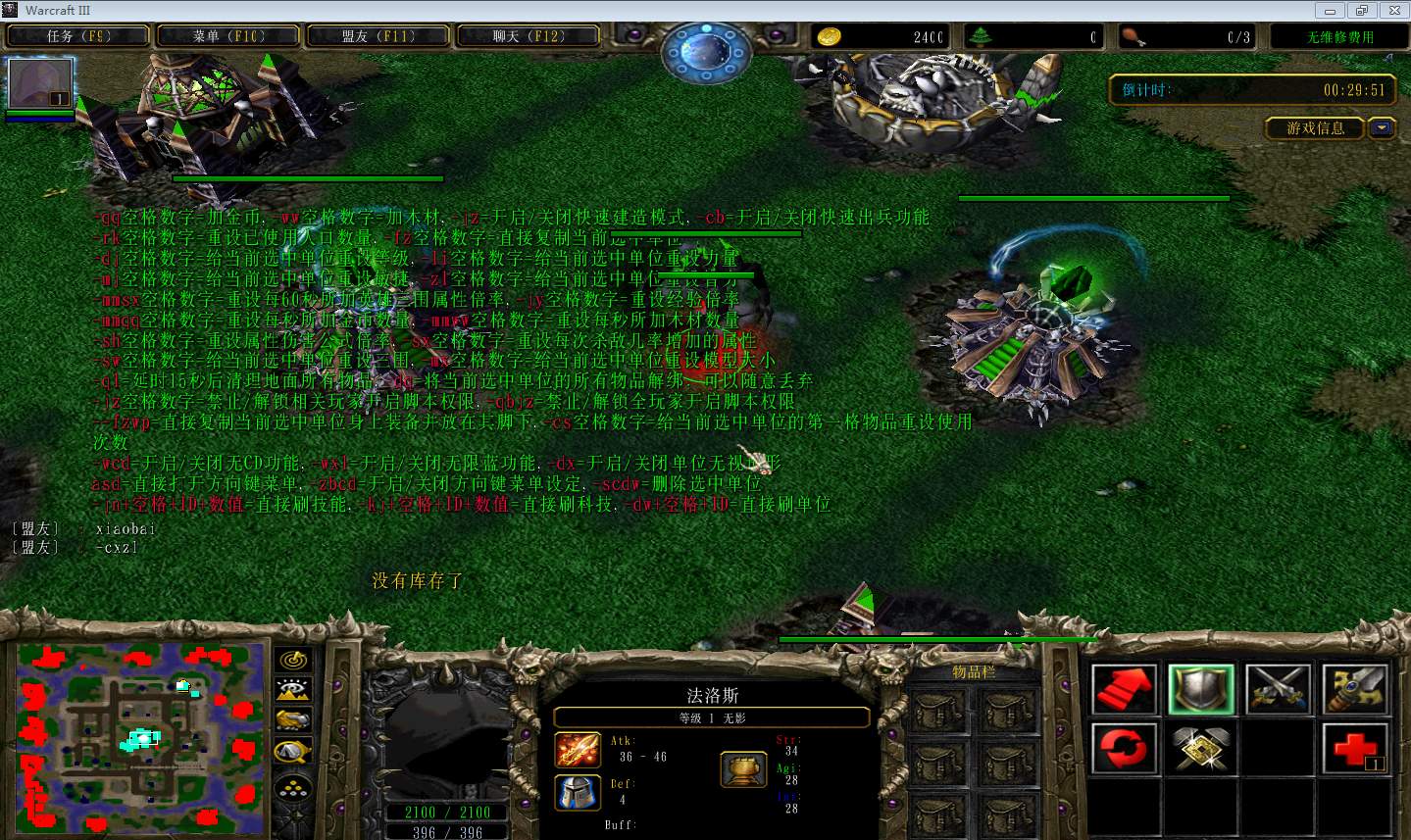
Task: Activate the crossed swords command
Action: [1278, 688]
